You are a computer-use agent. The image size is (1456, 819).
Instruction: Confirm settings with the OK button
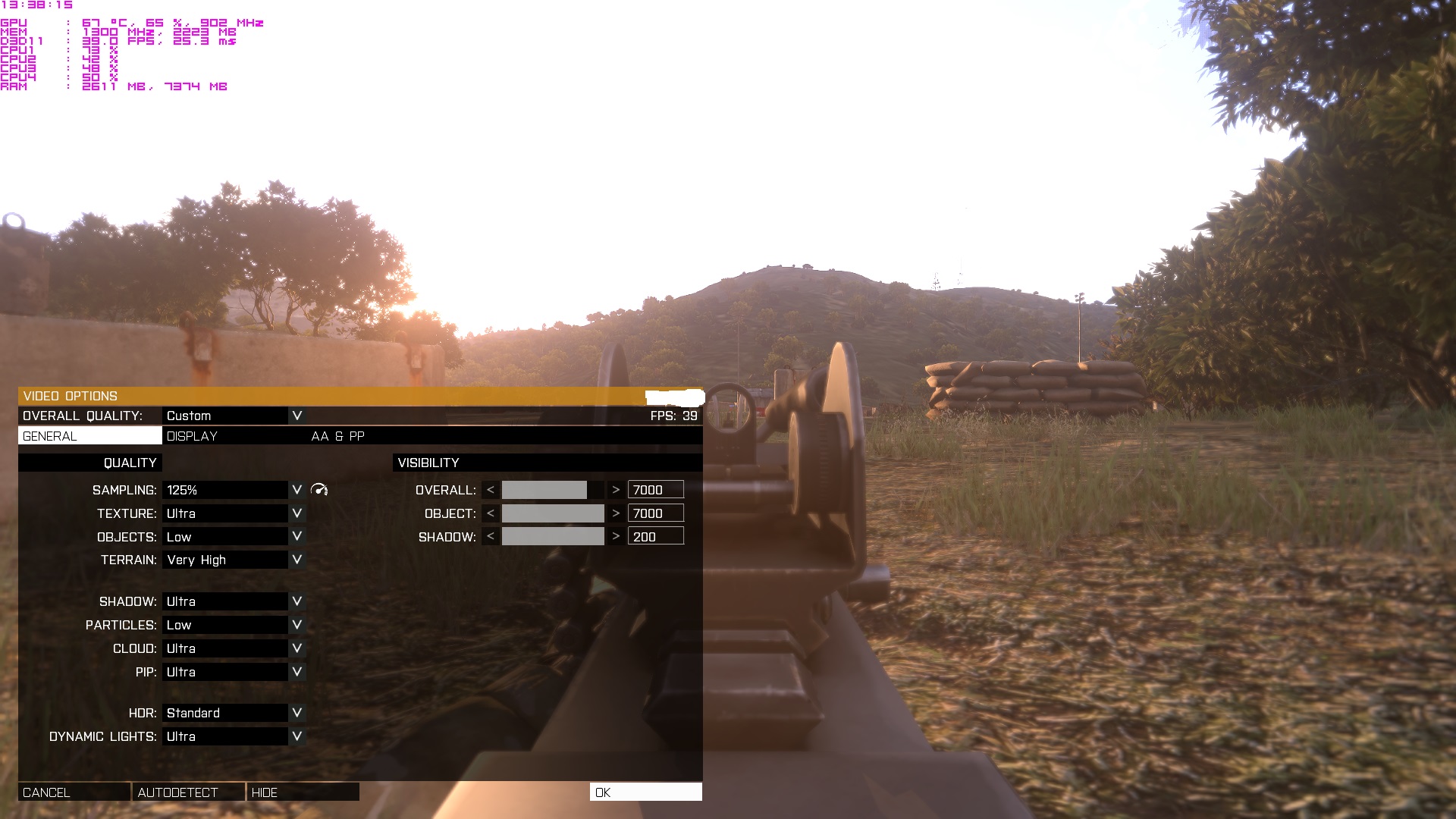[x=645, y=792]
